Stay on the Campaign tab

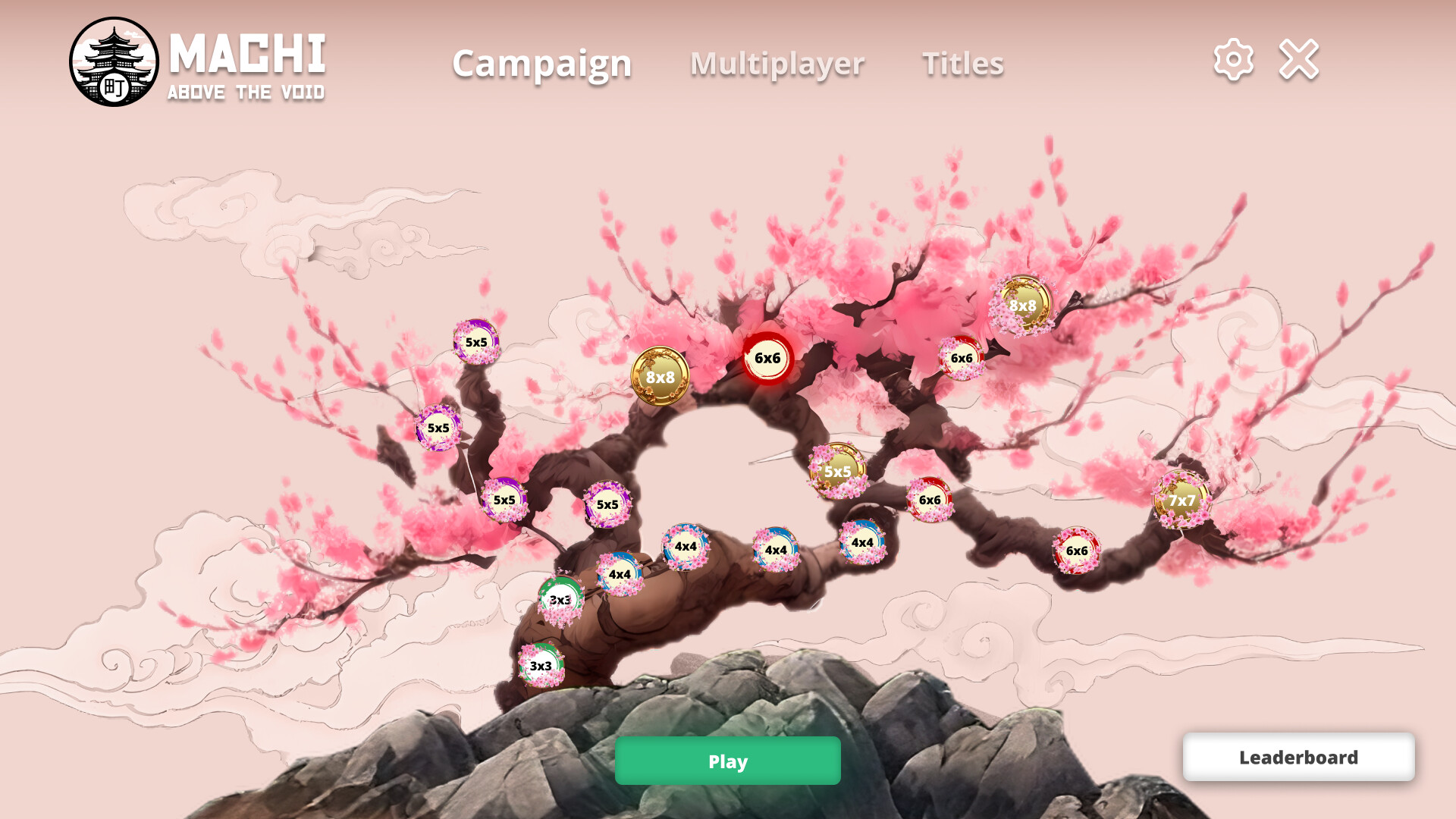tap(541, 64)
